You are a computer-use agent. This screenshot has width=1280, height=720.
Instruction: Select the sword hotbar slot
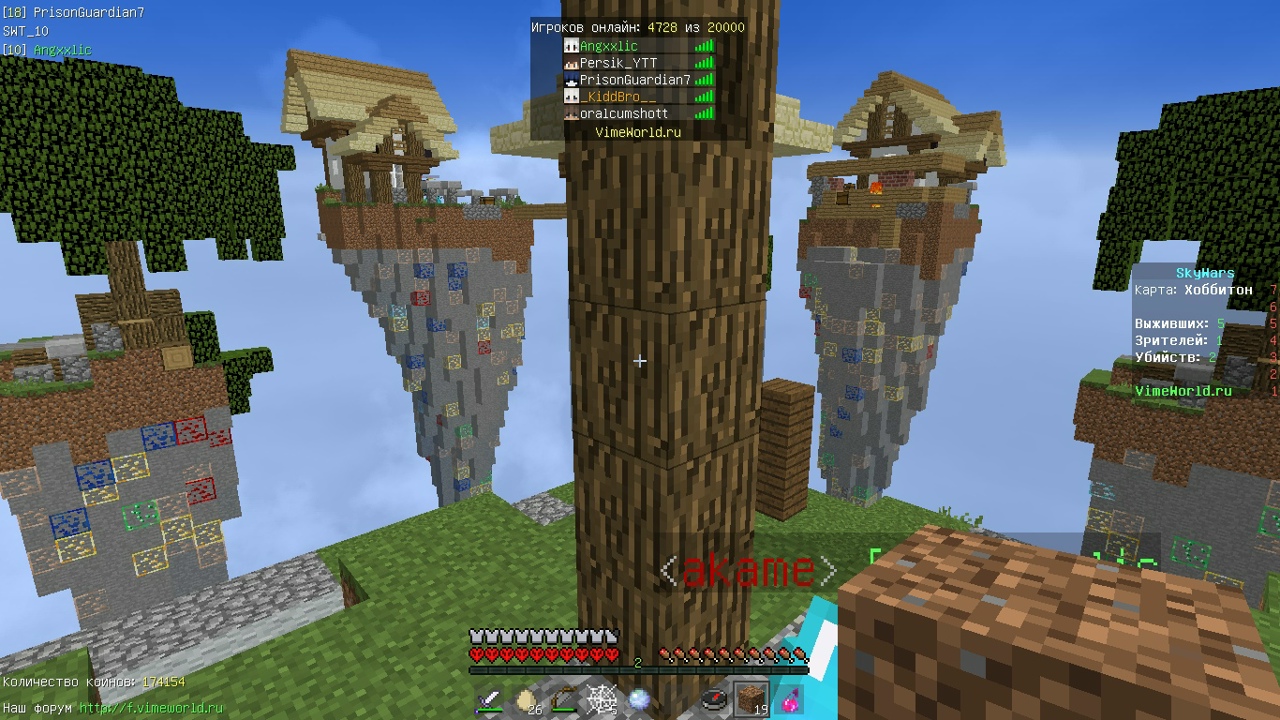[x=489, y=700]
